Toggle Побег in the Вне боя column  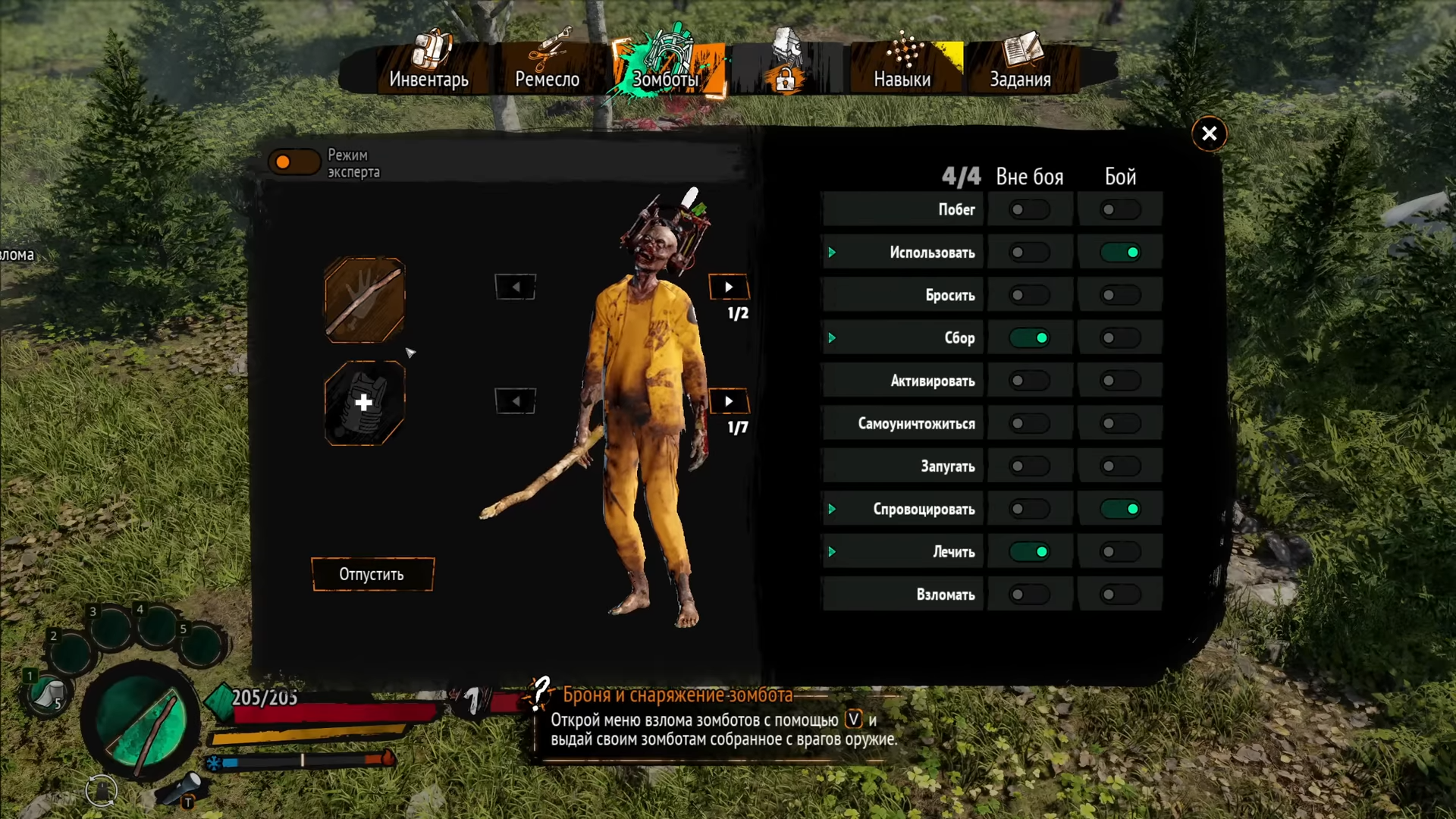[1029, 210]
